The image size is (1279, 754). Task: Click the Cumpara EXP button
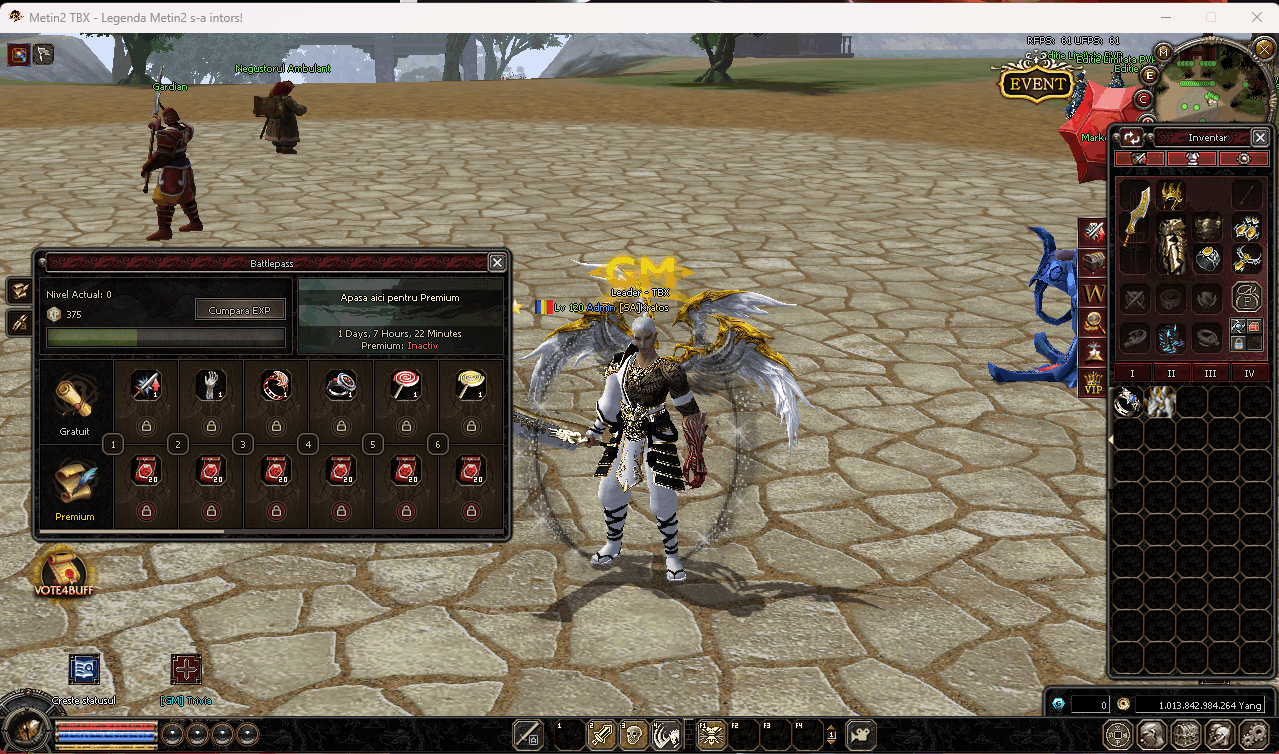pyautogui.click(x=240, y=310)
